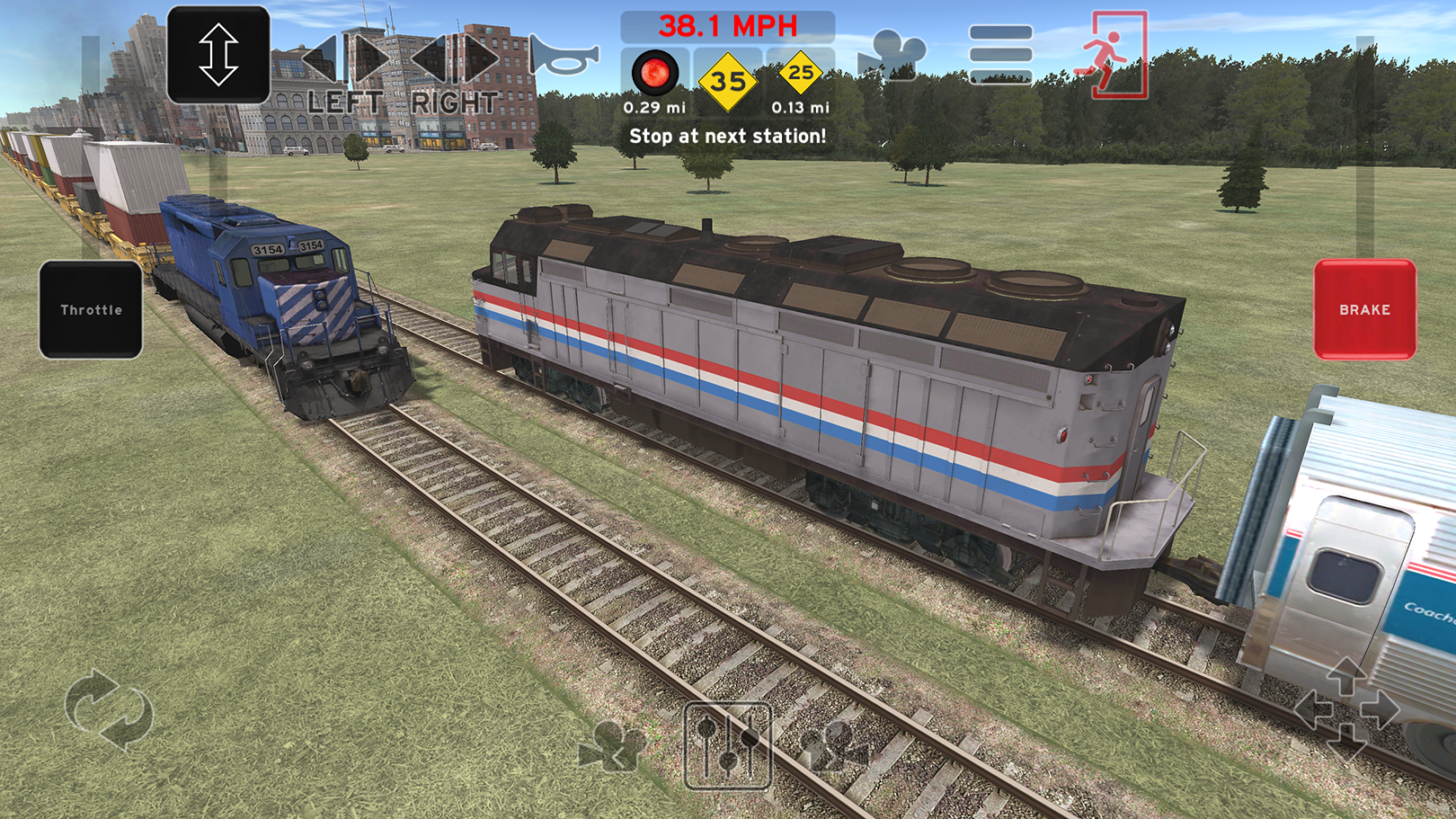Tap the rotate arrows icon at bottom left
The width and height of the screenshot is (1456, 819).
tap(108, 710)
